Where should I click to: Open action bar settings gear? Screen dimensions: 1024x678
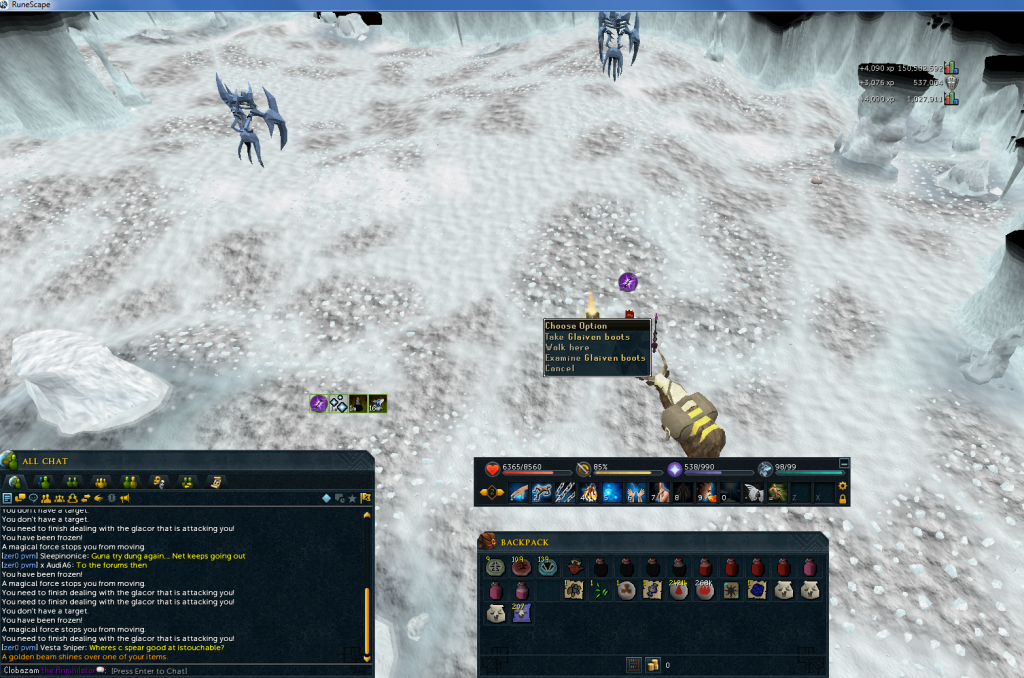tap(843, 486)
